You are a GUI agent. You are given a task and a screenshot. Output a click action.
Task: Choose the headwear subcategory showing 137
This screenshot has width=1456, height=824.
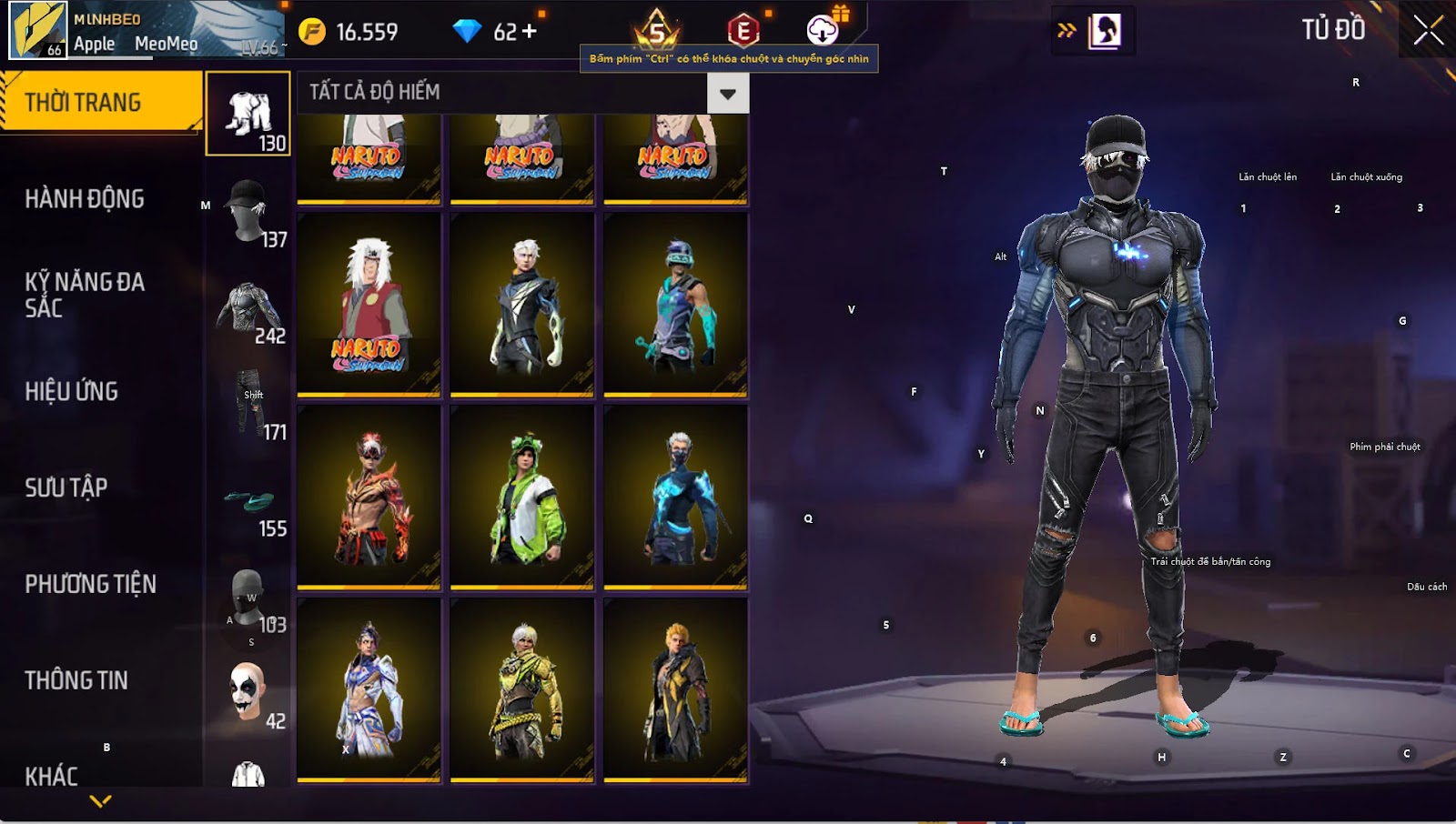(x=248, y=212)
